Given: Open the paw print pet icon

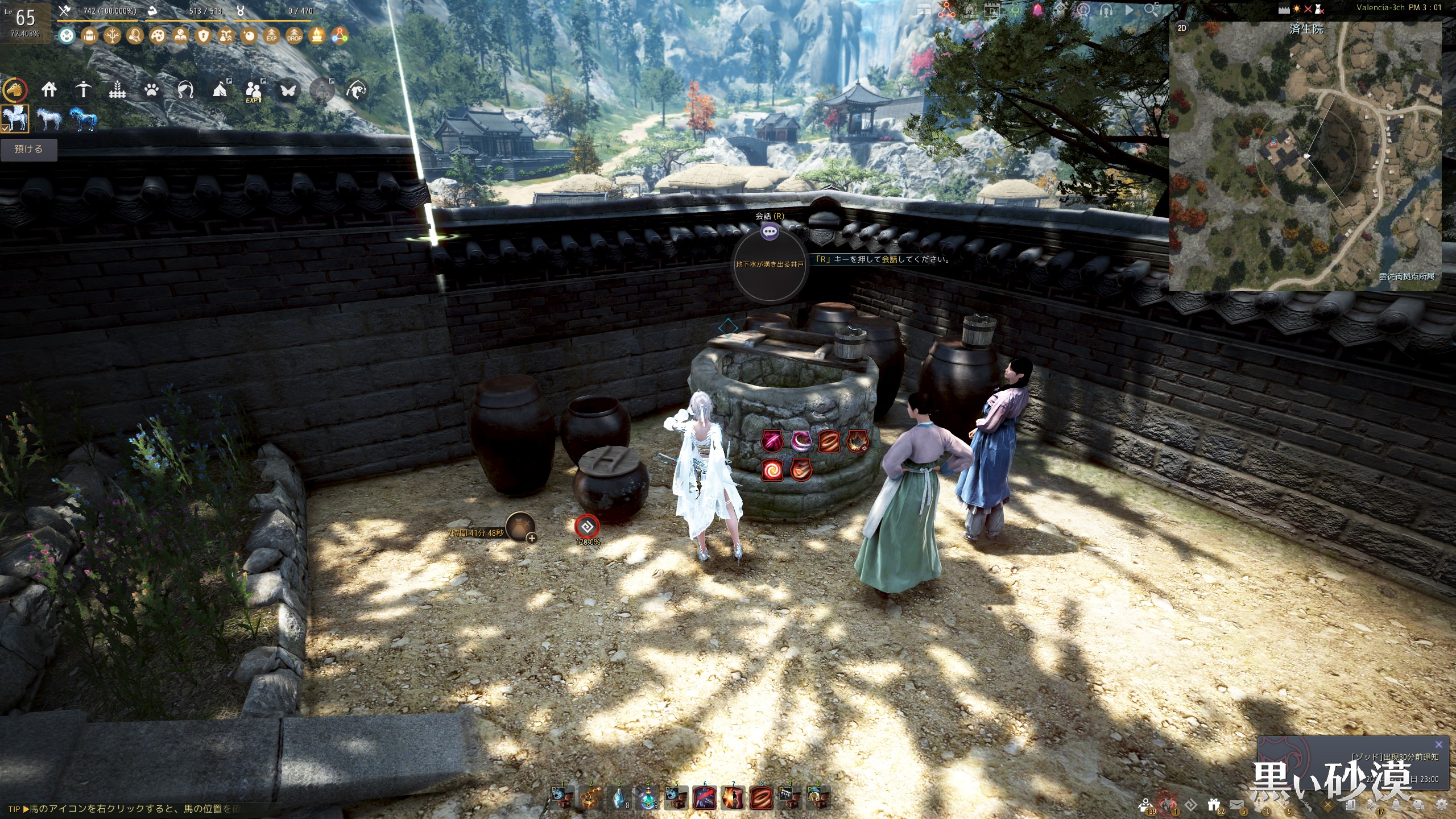Looking at the screenshot, I should tap(151, 89).
